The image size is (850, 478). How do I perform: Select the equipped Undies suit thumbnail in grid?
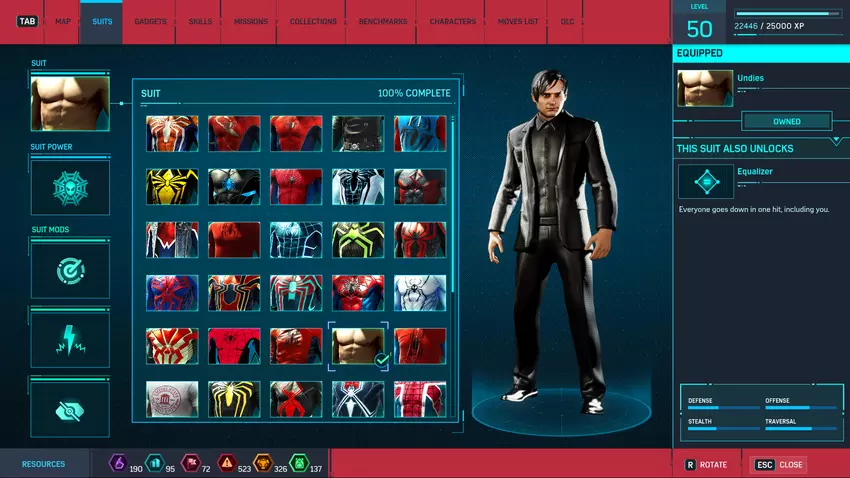(358, 346)
